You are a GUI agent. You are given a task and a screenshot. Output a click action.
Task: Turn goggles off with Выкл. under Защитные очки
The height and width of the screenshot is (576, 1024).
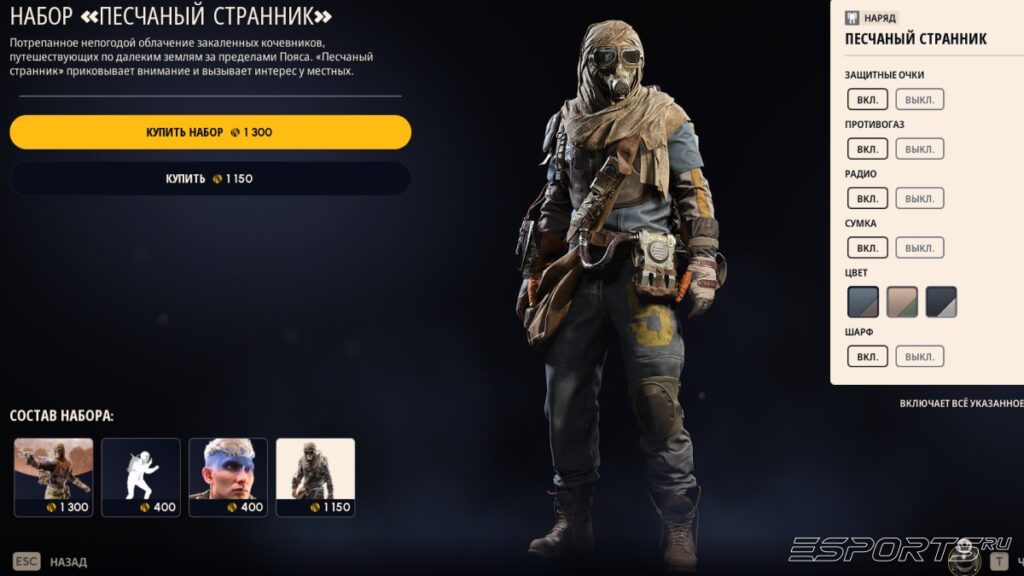pos(919,99)
